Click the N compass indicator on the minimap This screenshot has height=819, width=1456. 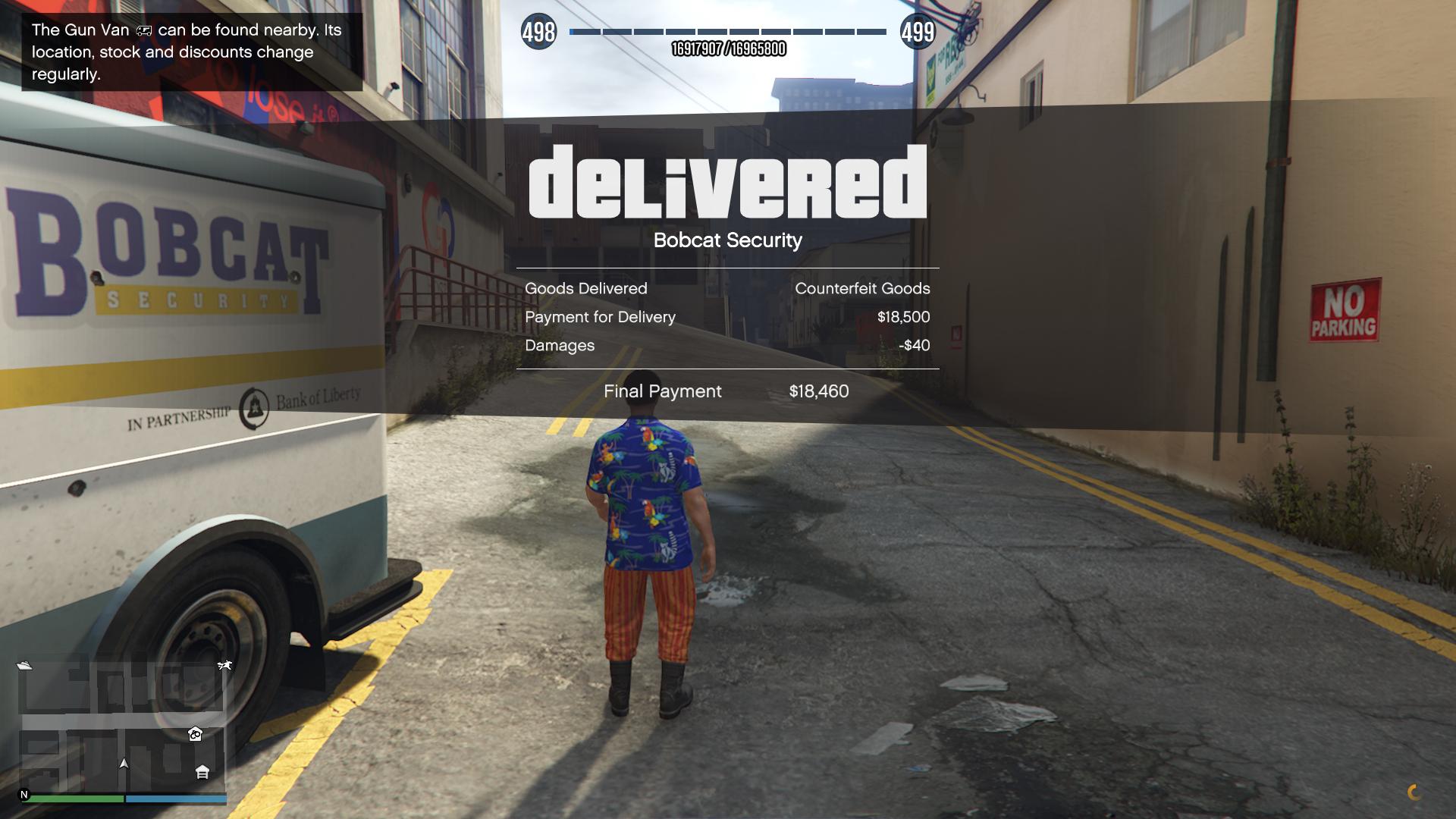pyautogui.click(x=24, y=795)
